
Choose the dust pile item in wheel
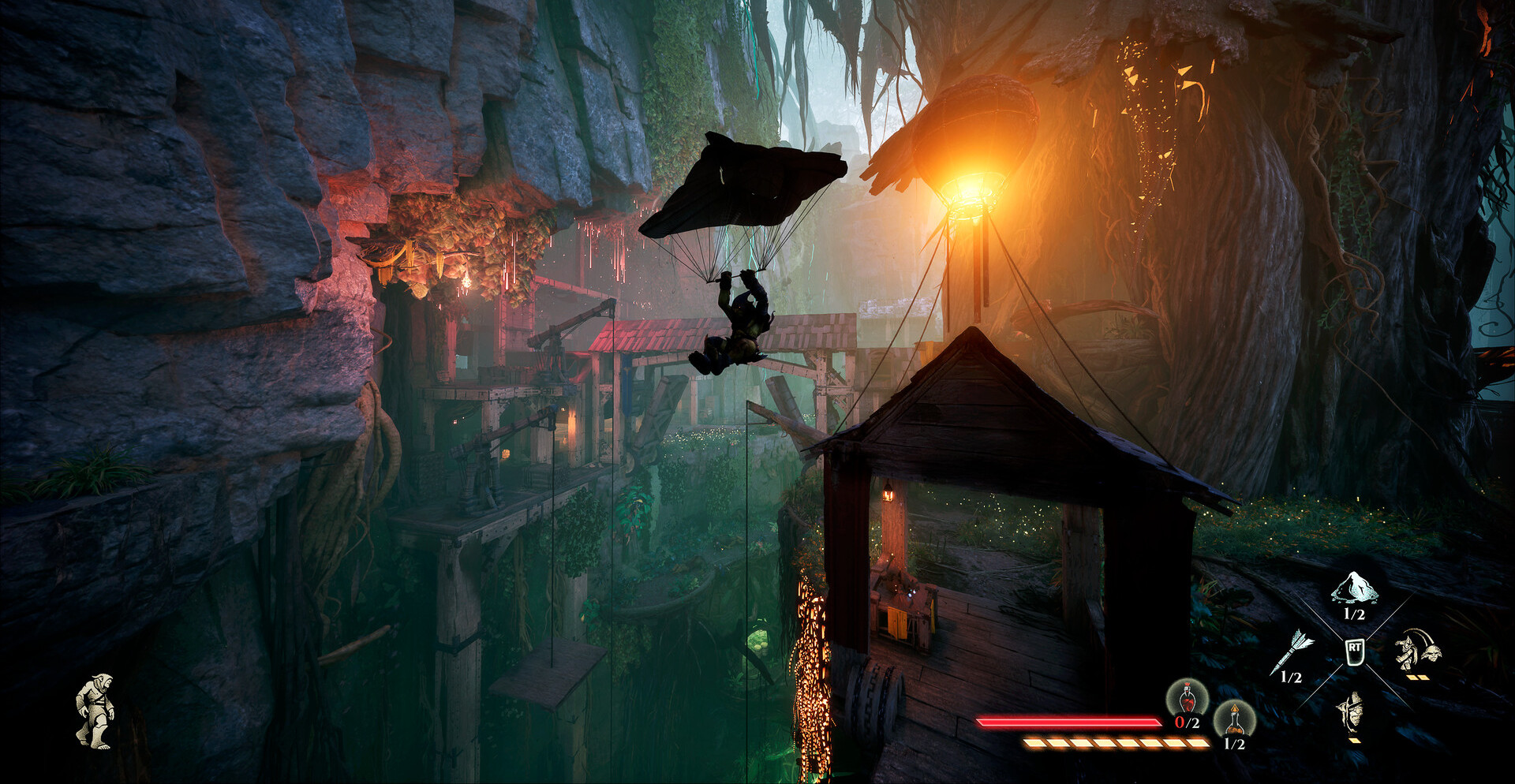(x=1354, y=588)
